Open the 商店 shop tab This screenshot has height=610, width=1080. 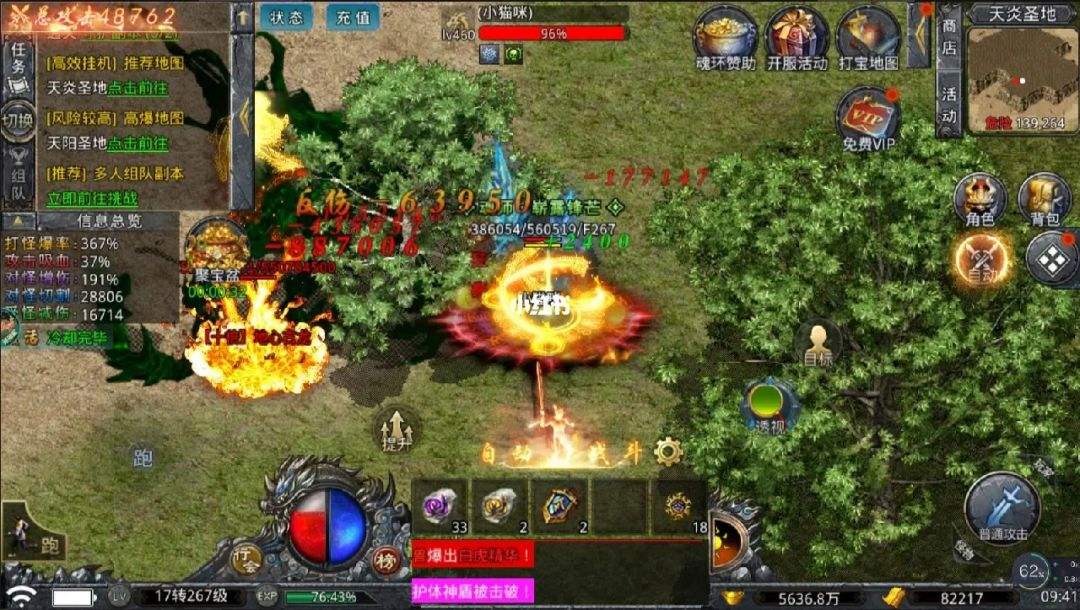(x=949, y=36)
